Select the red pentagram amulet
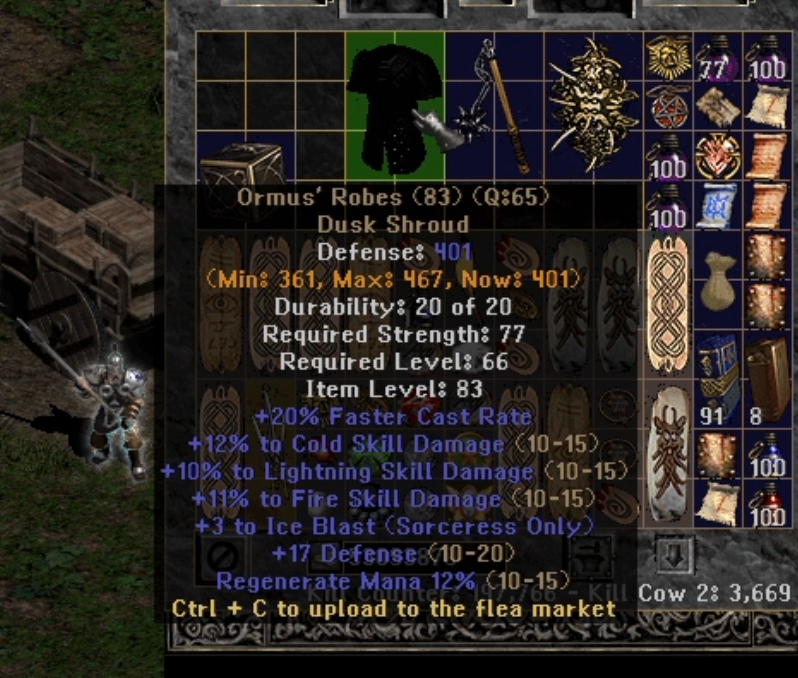The image size is (798, 678). tap(666, 106)
